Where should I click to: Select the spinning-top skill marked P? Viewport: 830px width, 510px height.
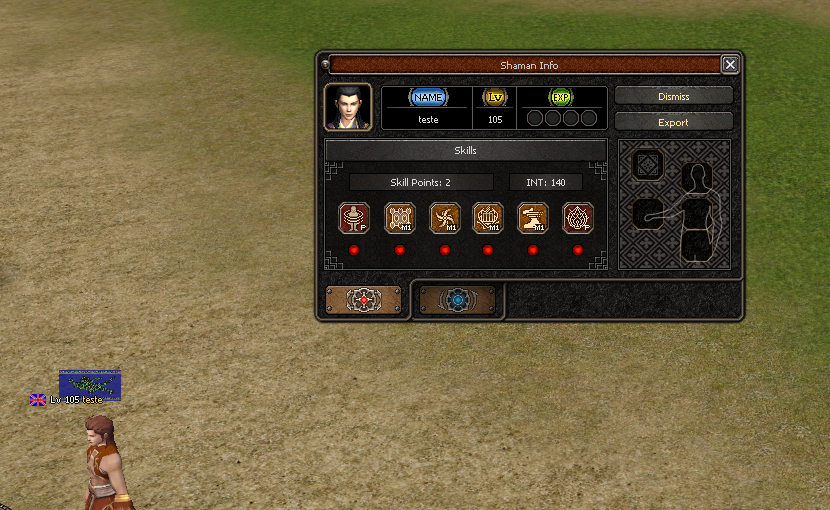tap(355, 218)
